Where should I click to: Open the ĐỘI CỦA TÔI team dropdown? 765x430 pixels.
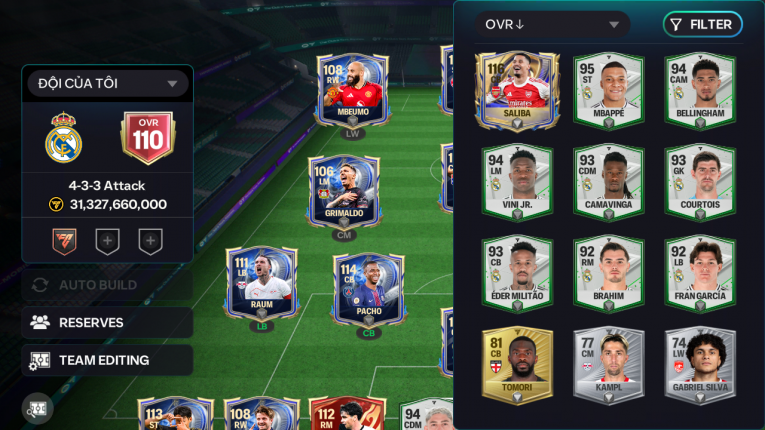click(x=107, y=84)
